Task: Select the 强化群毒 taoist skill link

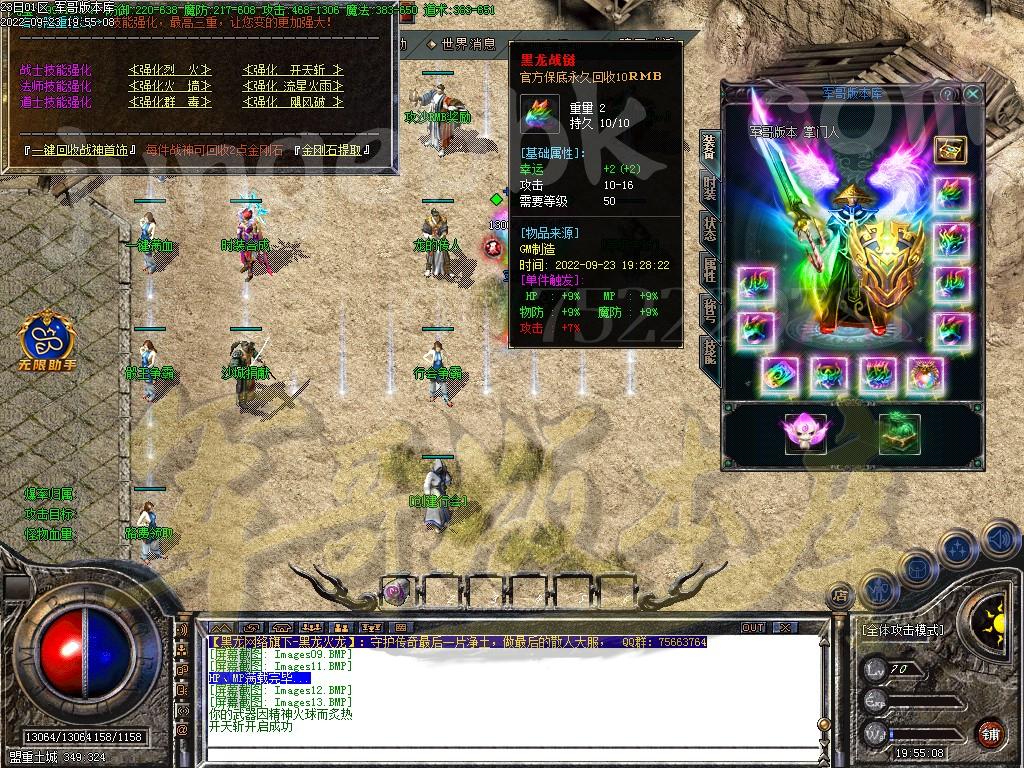Action: [x=170, y=102]
